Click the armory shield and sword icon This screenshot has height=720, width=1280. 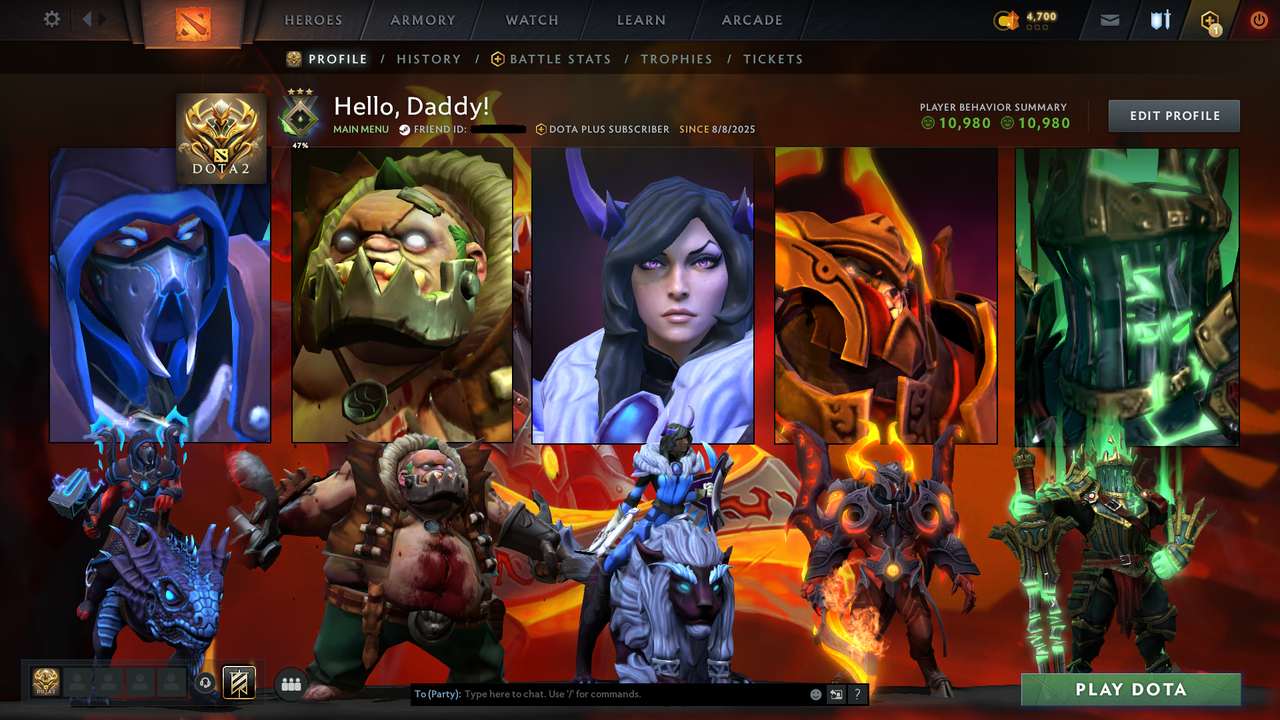(x=1160, y=19)
